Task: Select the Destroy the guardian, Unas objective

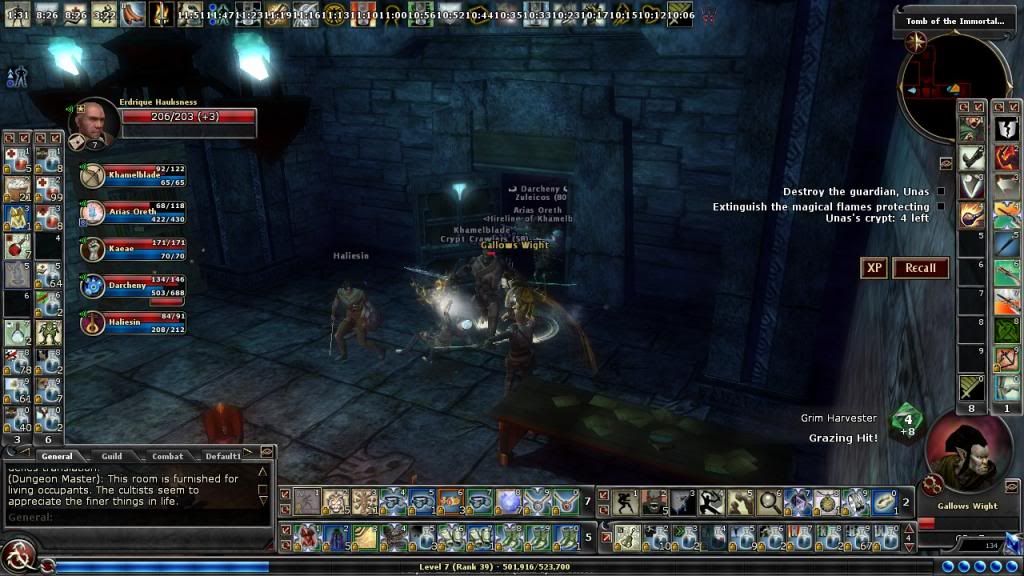Action: 856,192
